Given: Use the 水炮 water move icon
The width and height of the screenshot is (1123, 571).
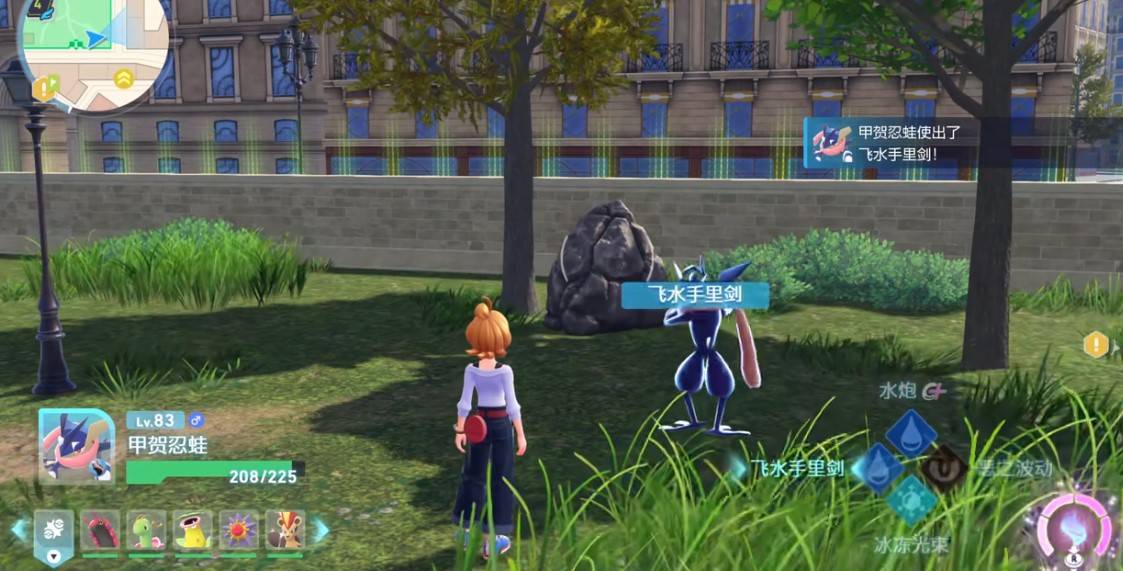Looking at the screenshot, I should 911,433.
